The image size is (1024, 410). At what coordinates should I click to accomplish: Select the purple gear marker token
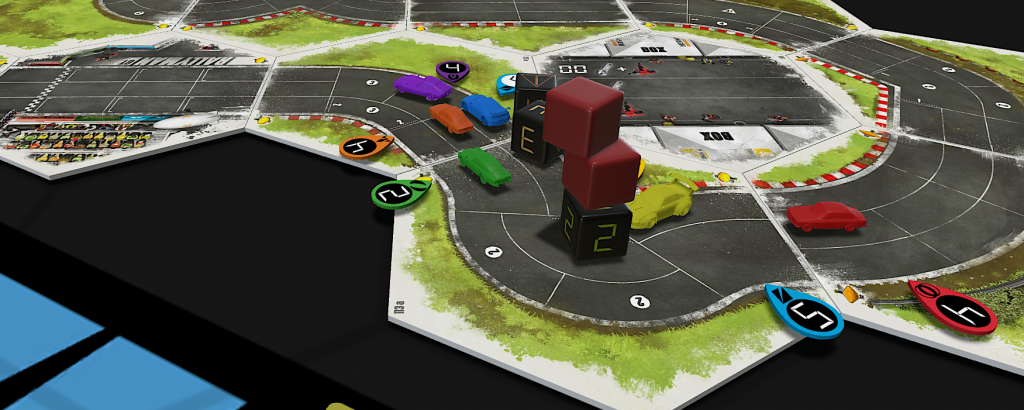453,70
